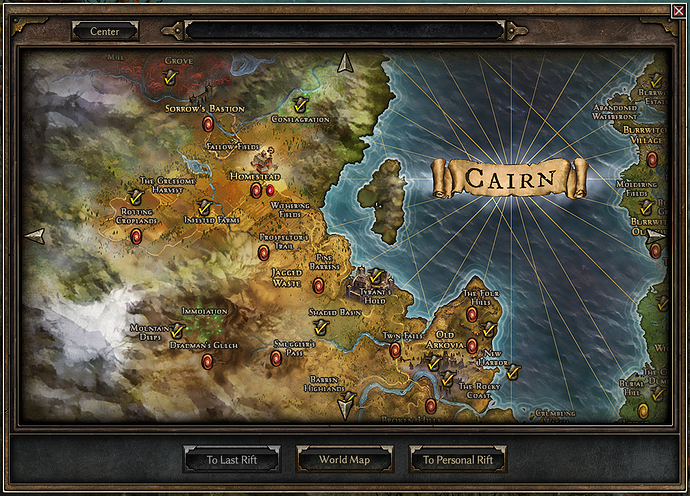
Task: Click the map's left scroll arrow
Action: tap(35, 236)
